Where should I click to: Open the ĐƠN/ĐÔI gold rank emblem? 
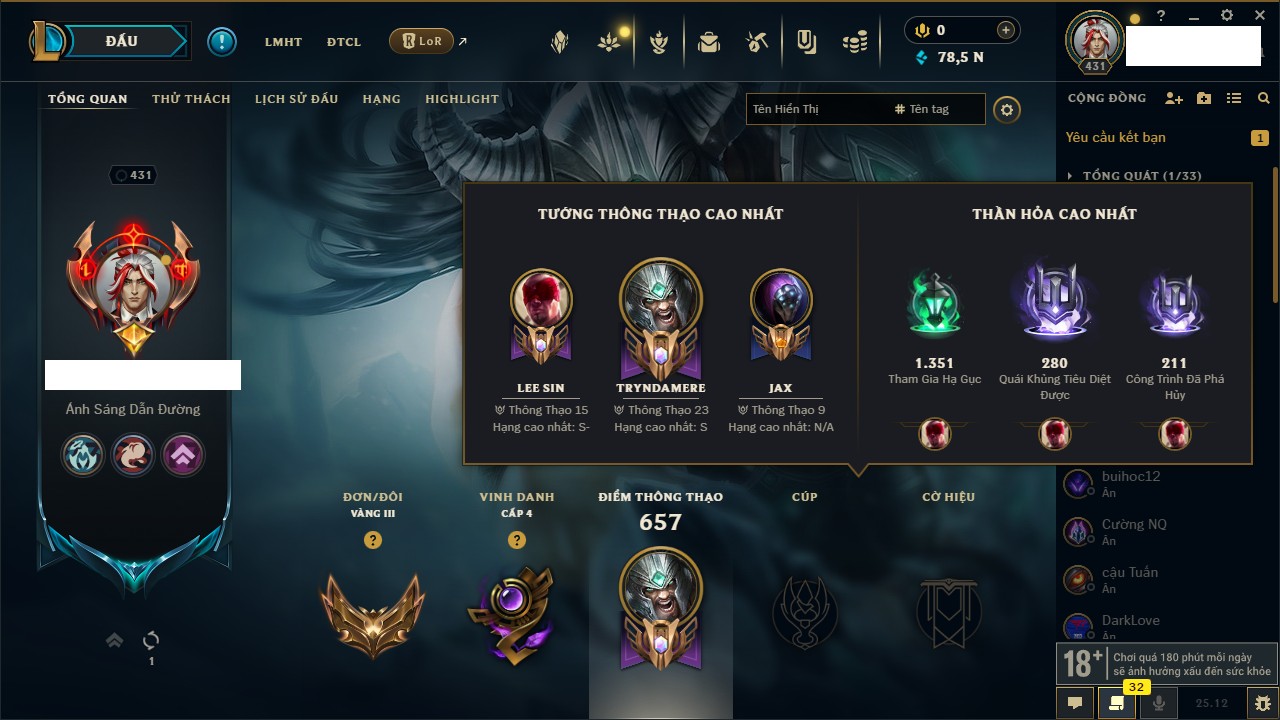click(x=372, y=612)
